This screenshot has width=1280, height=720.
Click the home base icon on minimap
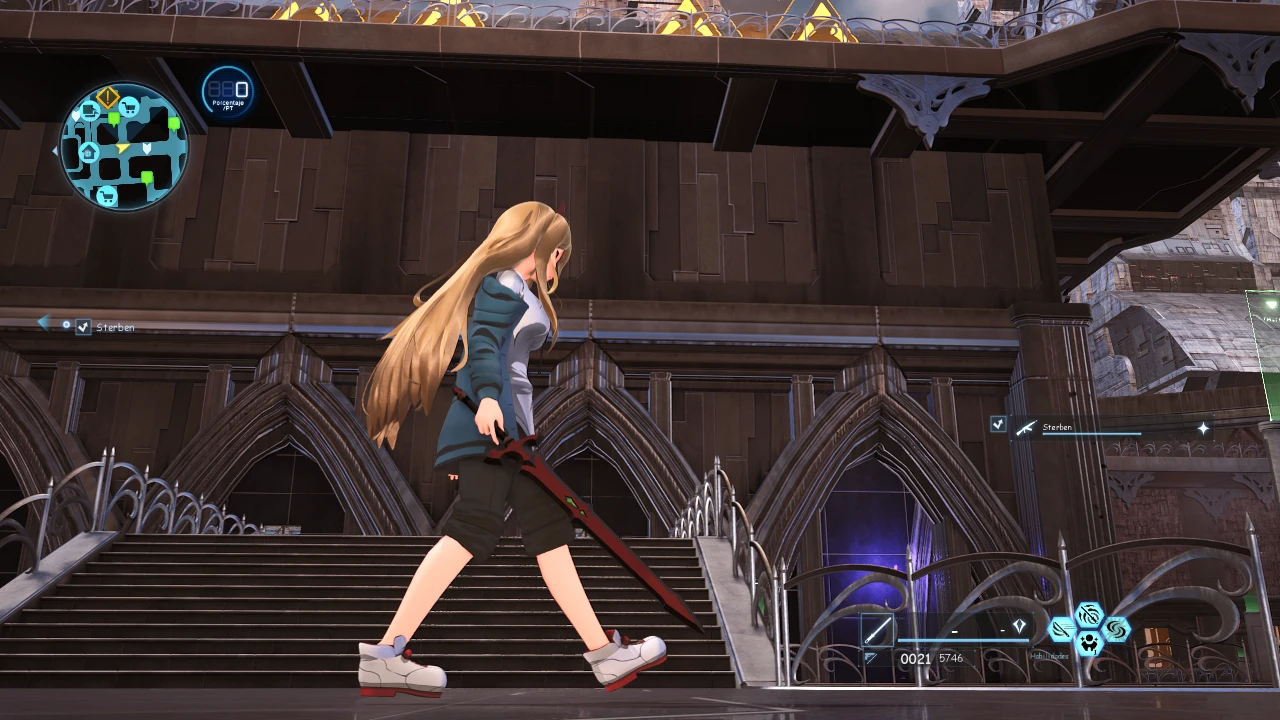(x=88, y=153)
